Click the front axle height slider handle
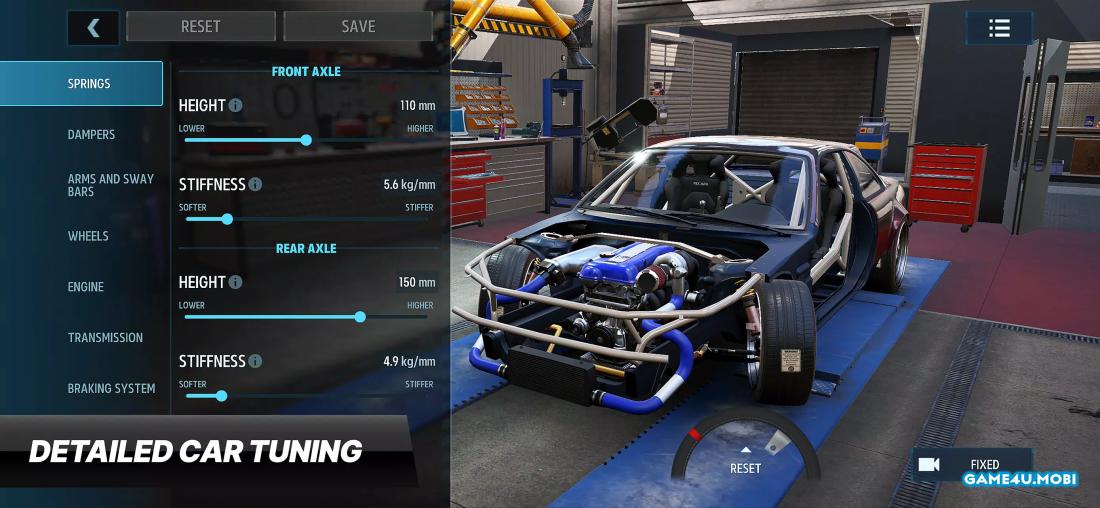Viewport: 1100px width, 508px height. click(306, 140)
